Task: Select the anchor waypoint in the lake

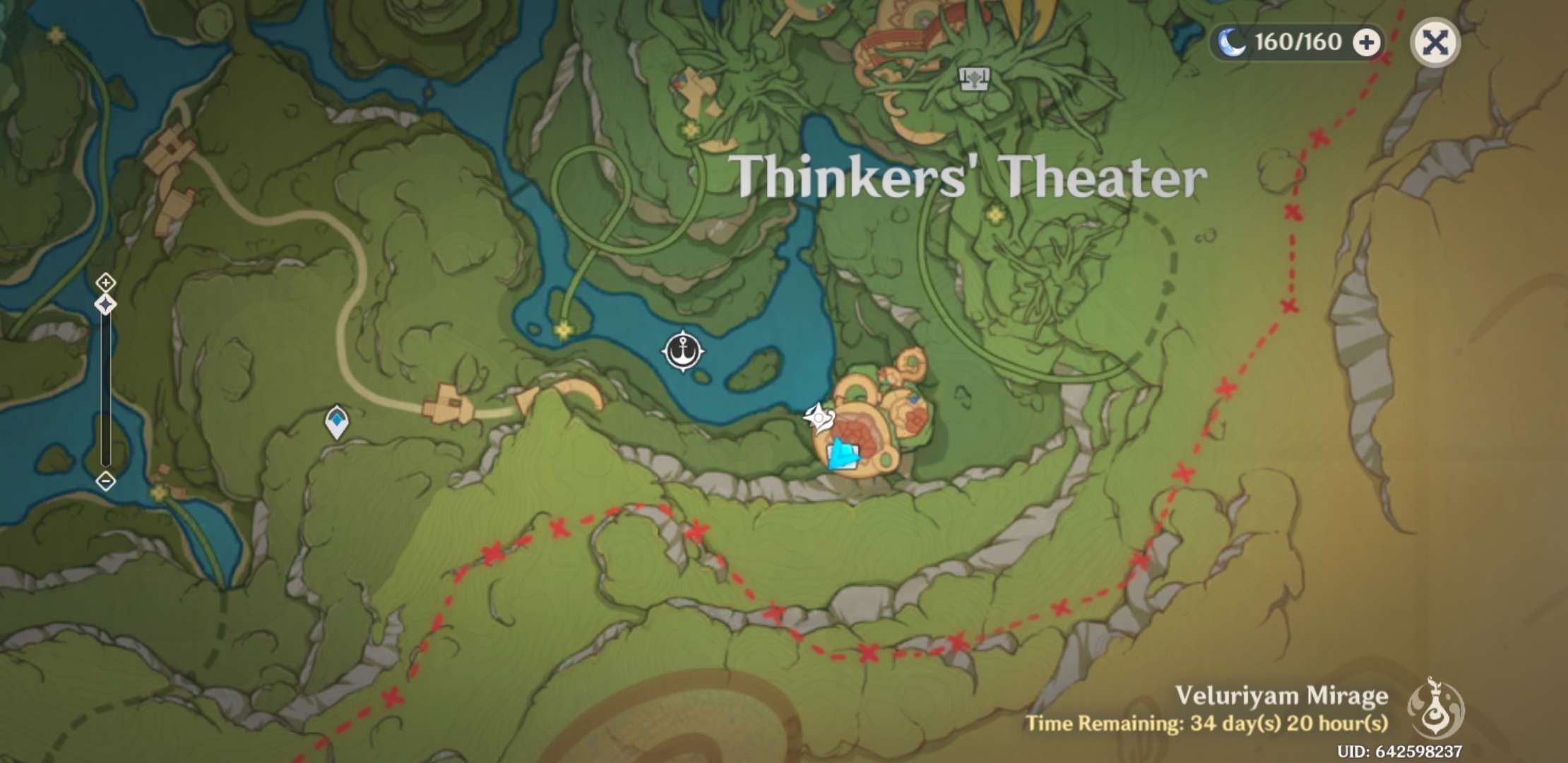Action: [683, 352]
